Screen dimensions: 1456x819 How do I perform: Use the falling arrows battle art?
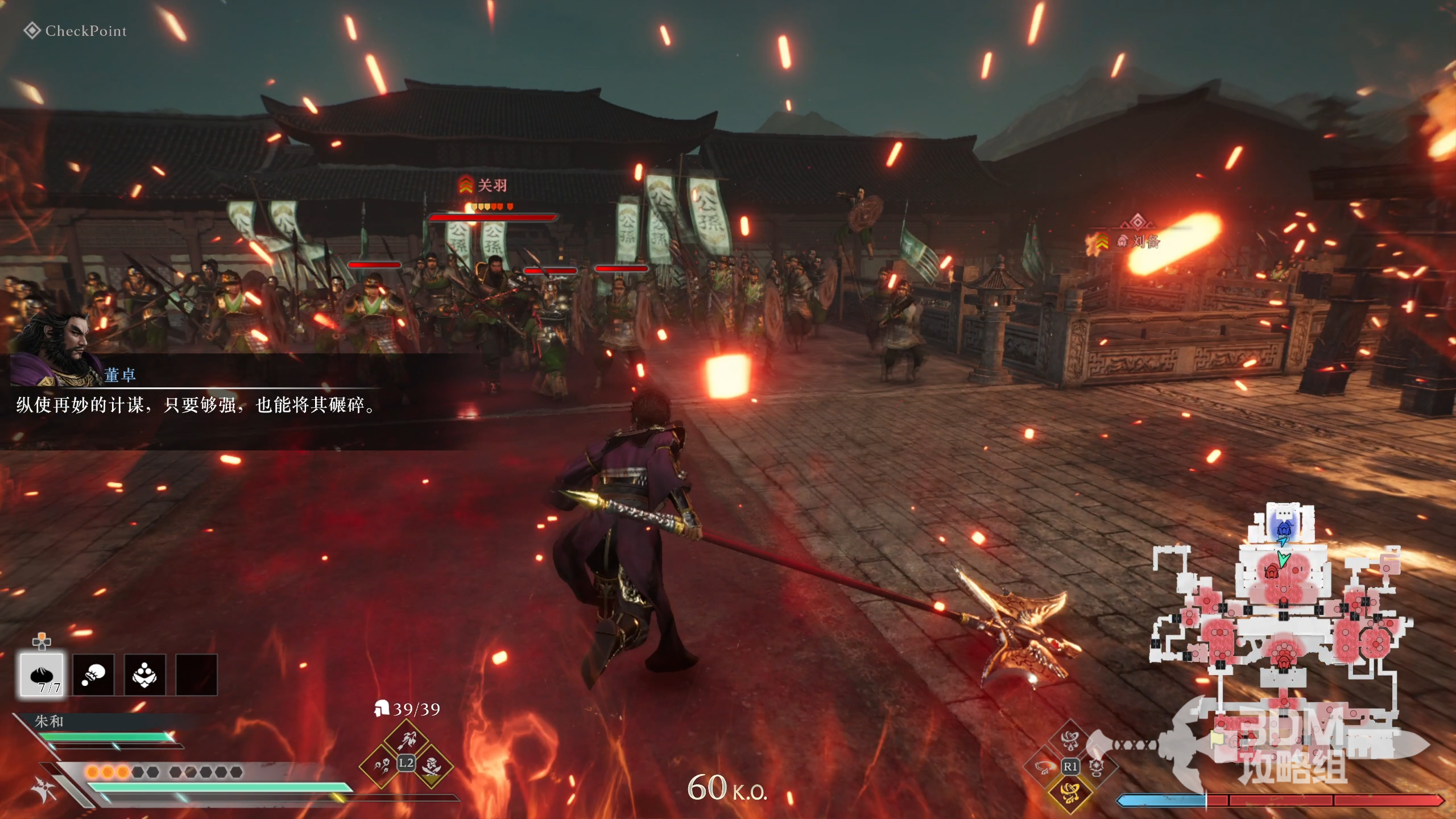point(381,766)
